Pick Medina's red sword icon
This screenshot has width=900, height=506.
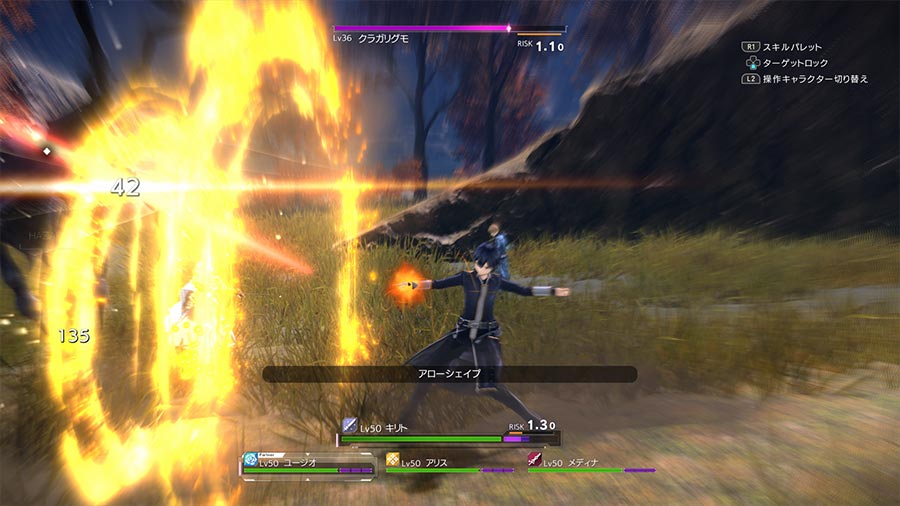pyautogui.click(x=535, y=461)
